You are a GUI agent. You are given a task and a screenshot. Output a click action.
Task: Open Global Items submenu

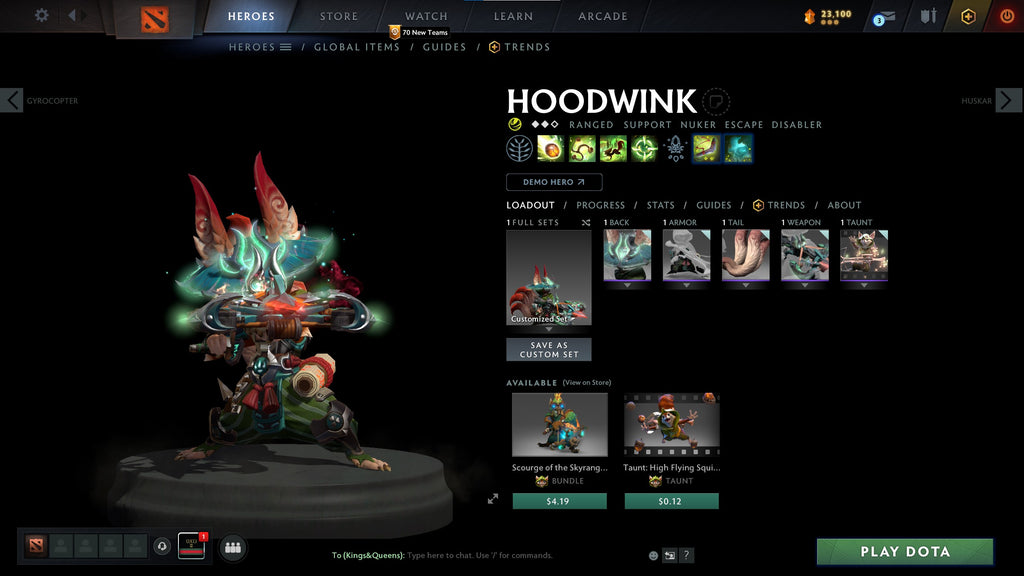(356, 47)
